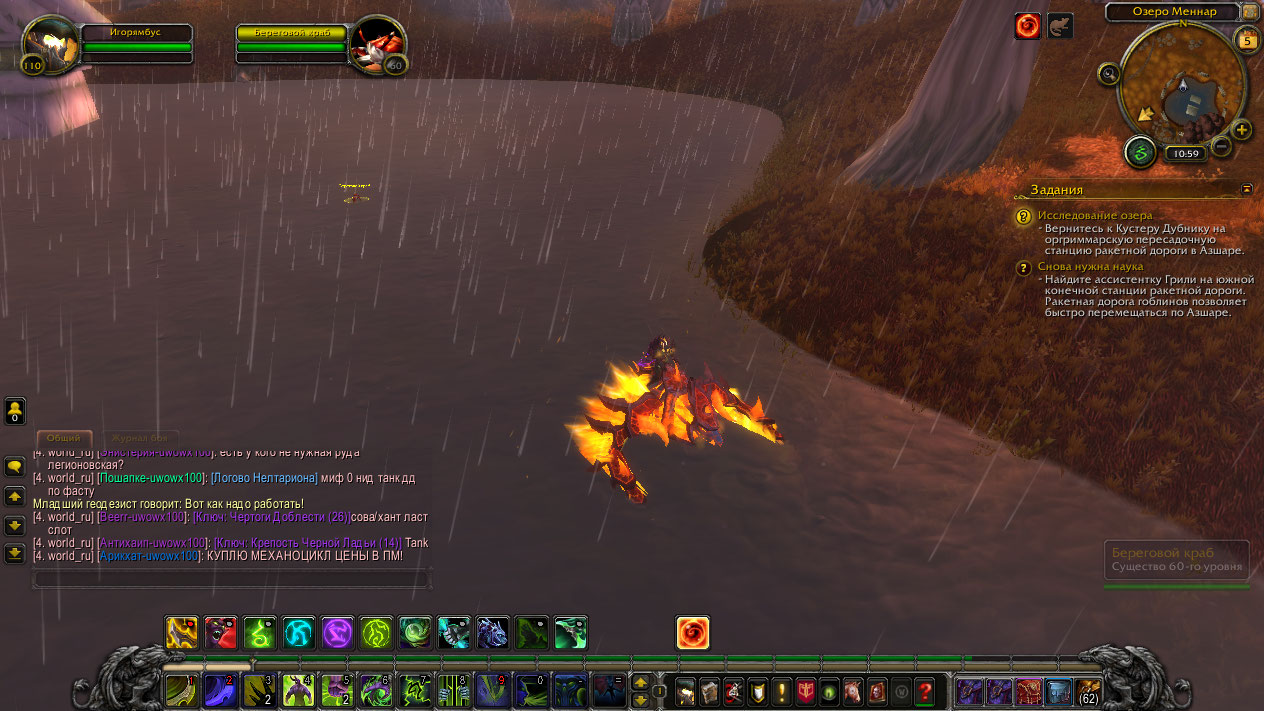Select the quest Исследование озера in tracker

1095,215
